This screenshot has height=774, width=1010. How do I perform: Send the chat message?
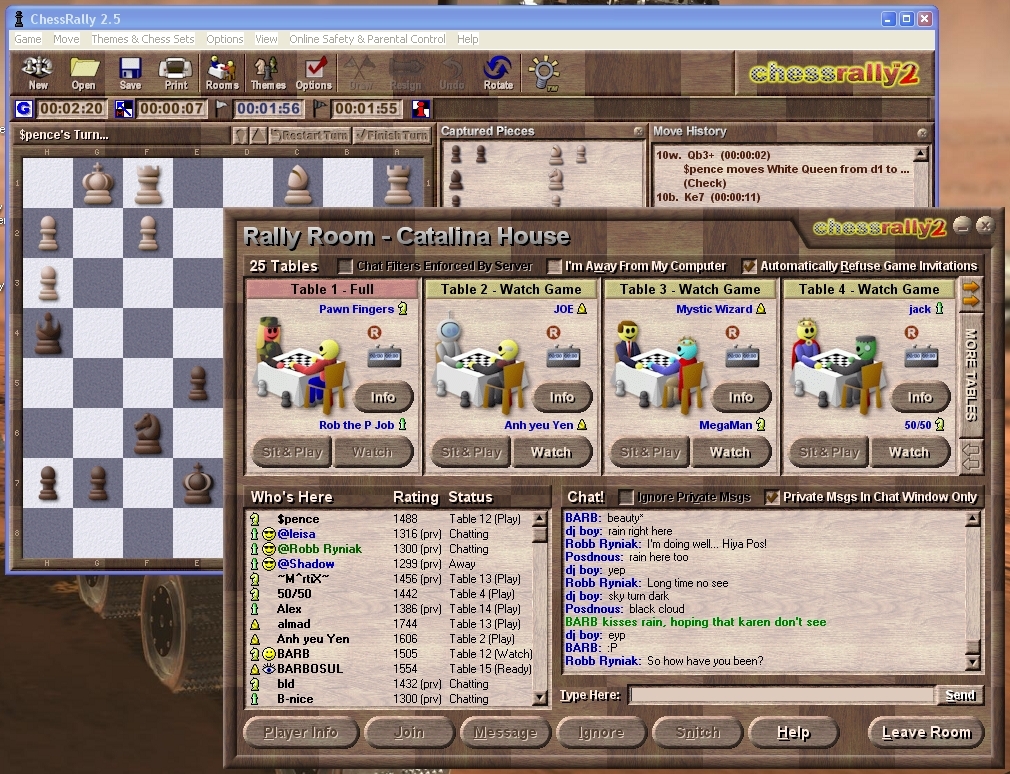(x=959, y=695)
